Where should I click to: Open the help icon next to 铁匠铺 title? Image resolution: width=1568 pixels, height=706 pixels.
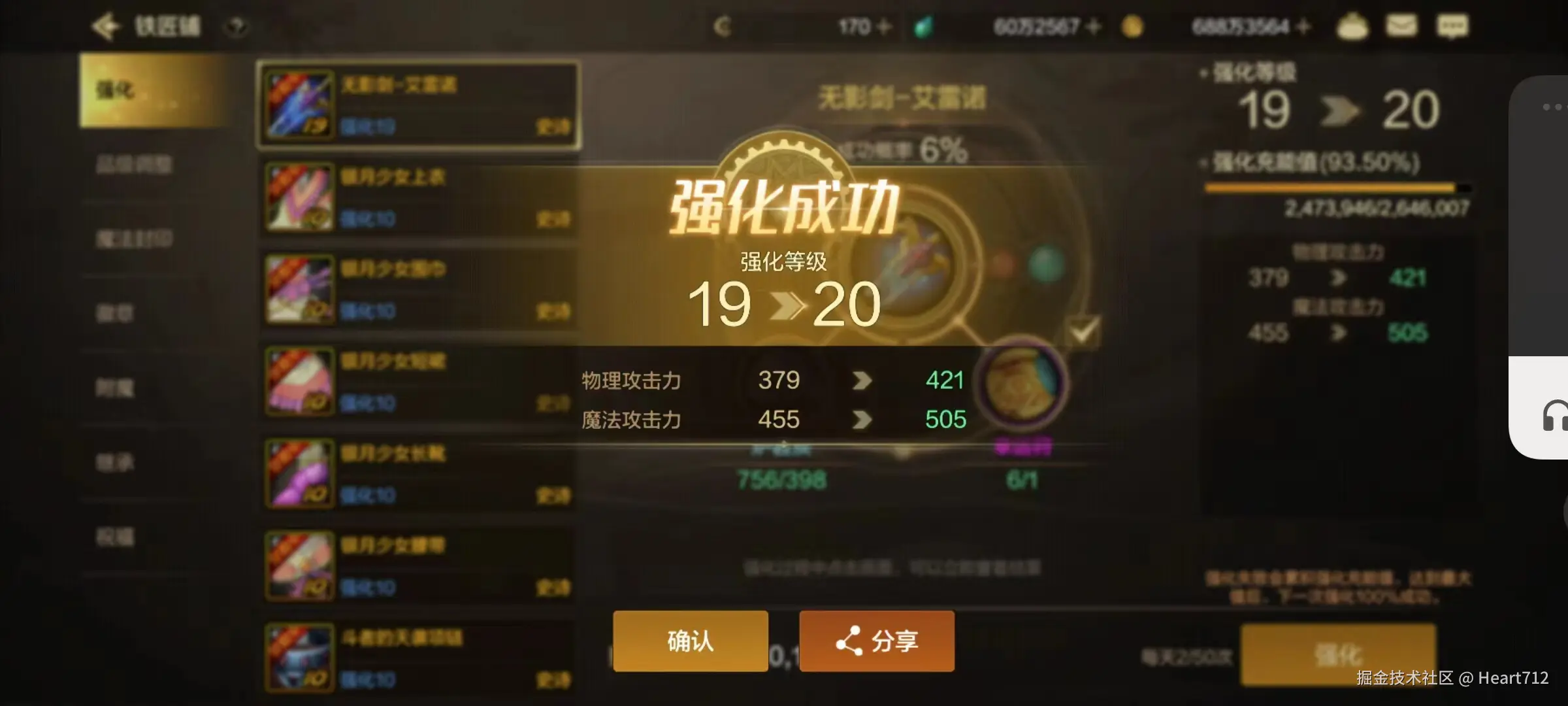(x=237, y=26)
